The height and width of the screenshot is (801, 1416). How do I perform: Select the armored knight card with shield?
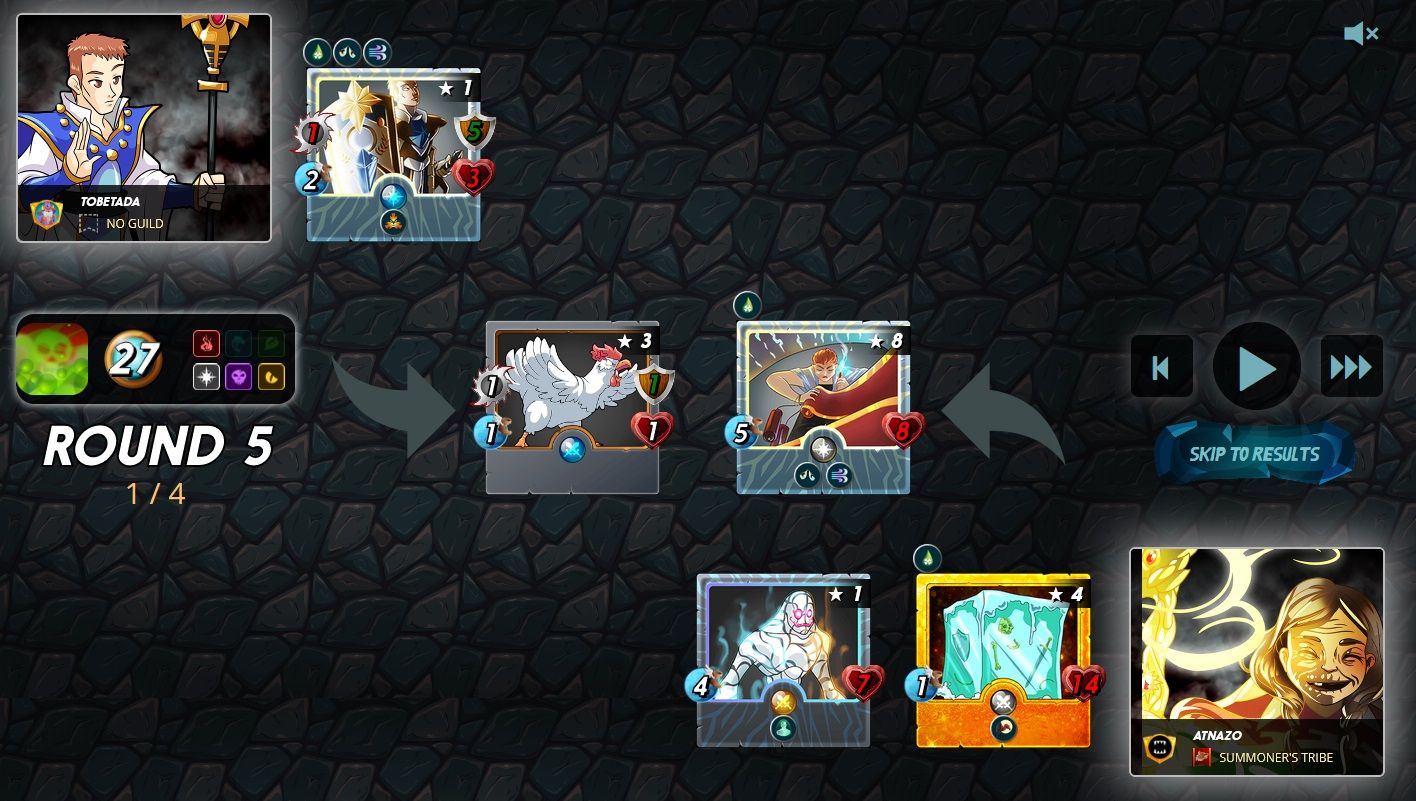click(x=393, y=154)
